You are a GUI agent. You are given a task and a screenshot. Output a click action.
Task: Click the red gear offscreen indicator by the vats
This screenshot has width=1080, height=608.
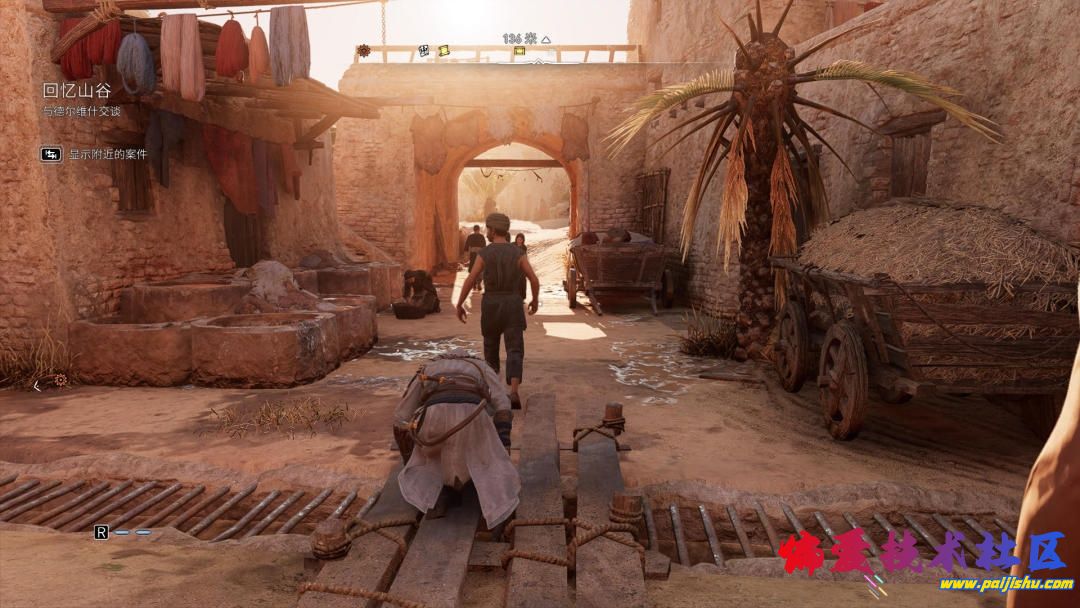tap(60, 380)
